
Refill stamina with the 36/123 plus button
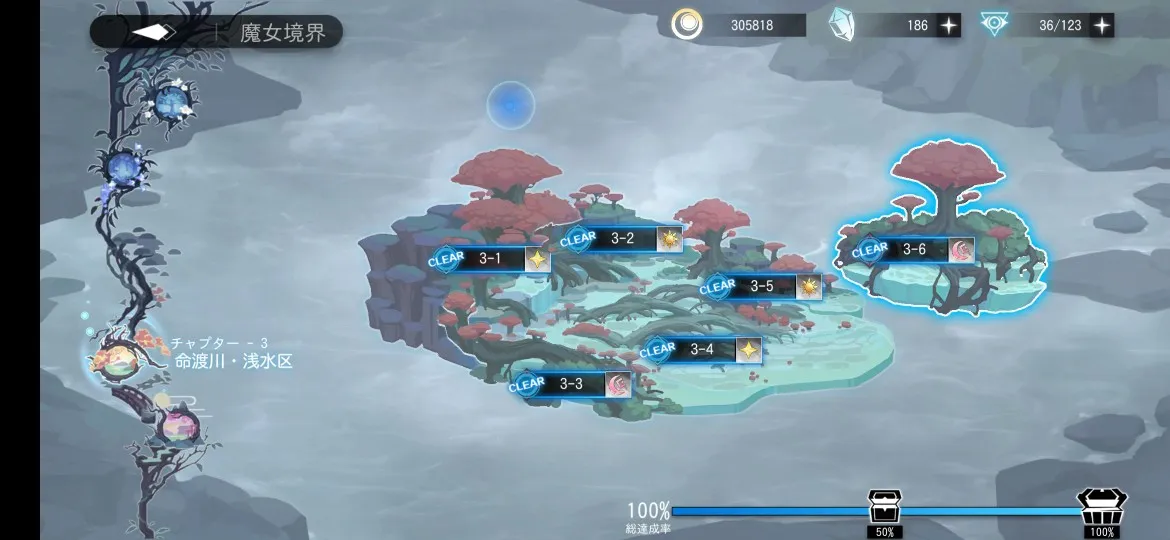pos(1101,26)
